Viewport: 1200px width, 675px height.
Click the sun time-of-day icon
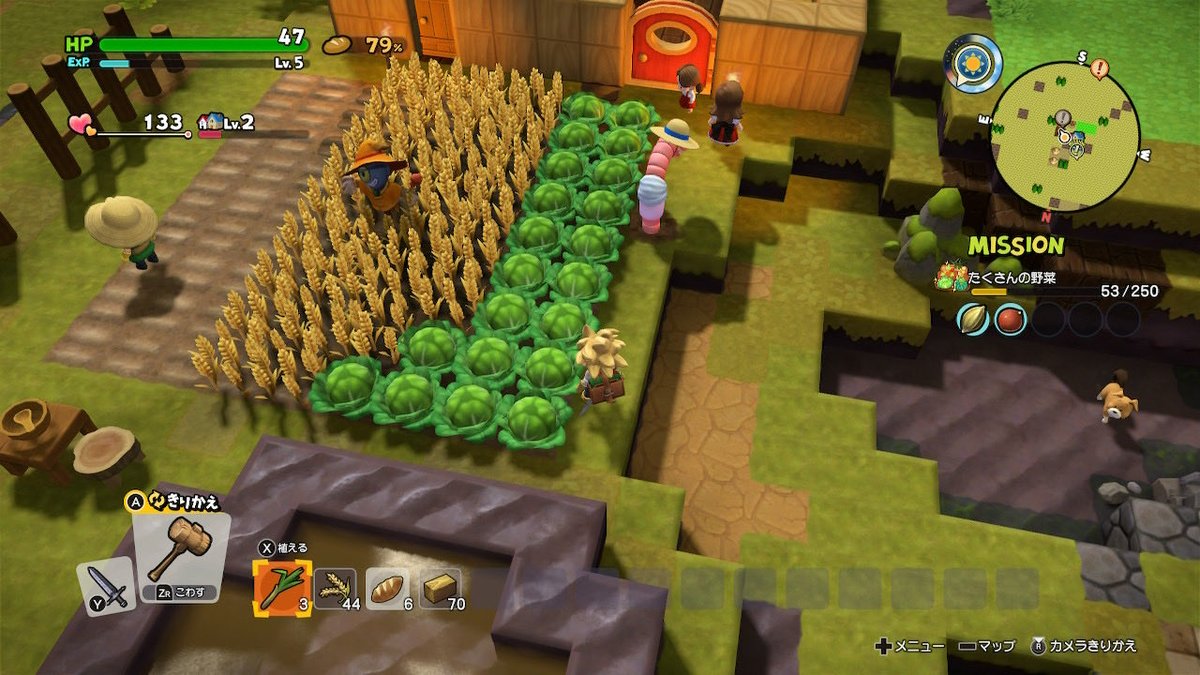tap(972, 64)
